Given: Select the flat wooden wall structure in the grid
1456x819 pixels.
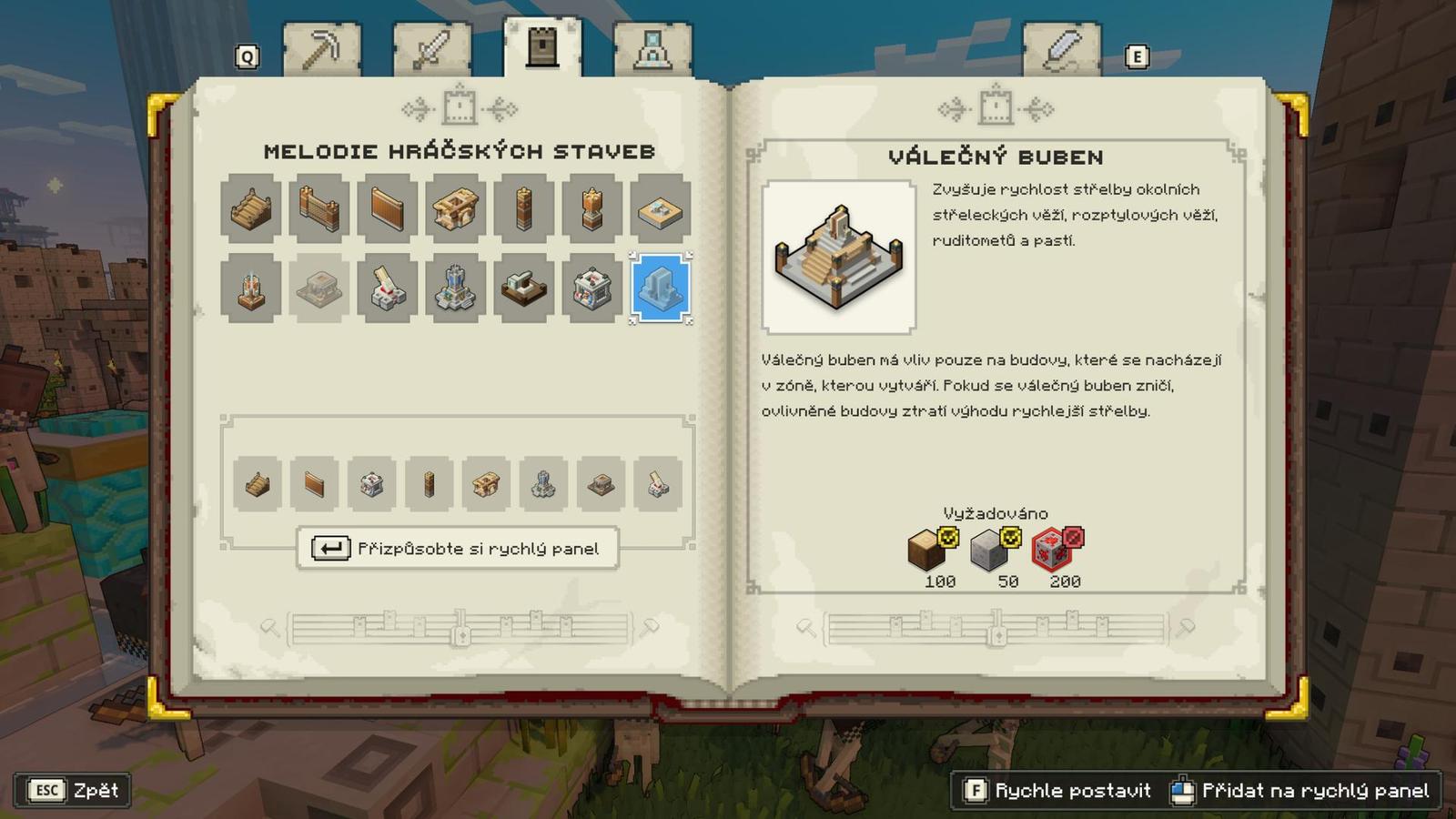Looking at the screenshot, I should (x=388, y=208).
